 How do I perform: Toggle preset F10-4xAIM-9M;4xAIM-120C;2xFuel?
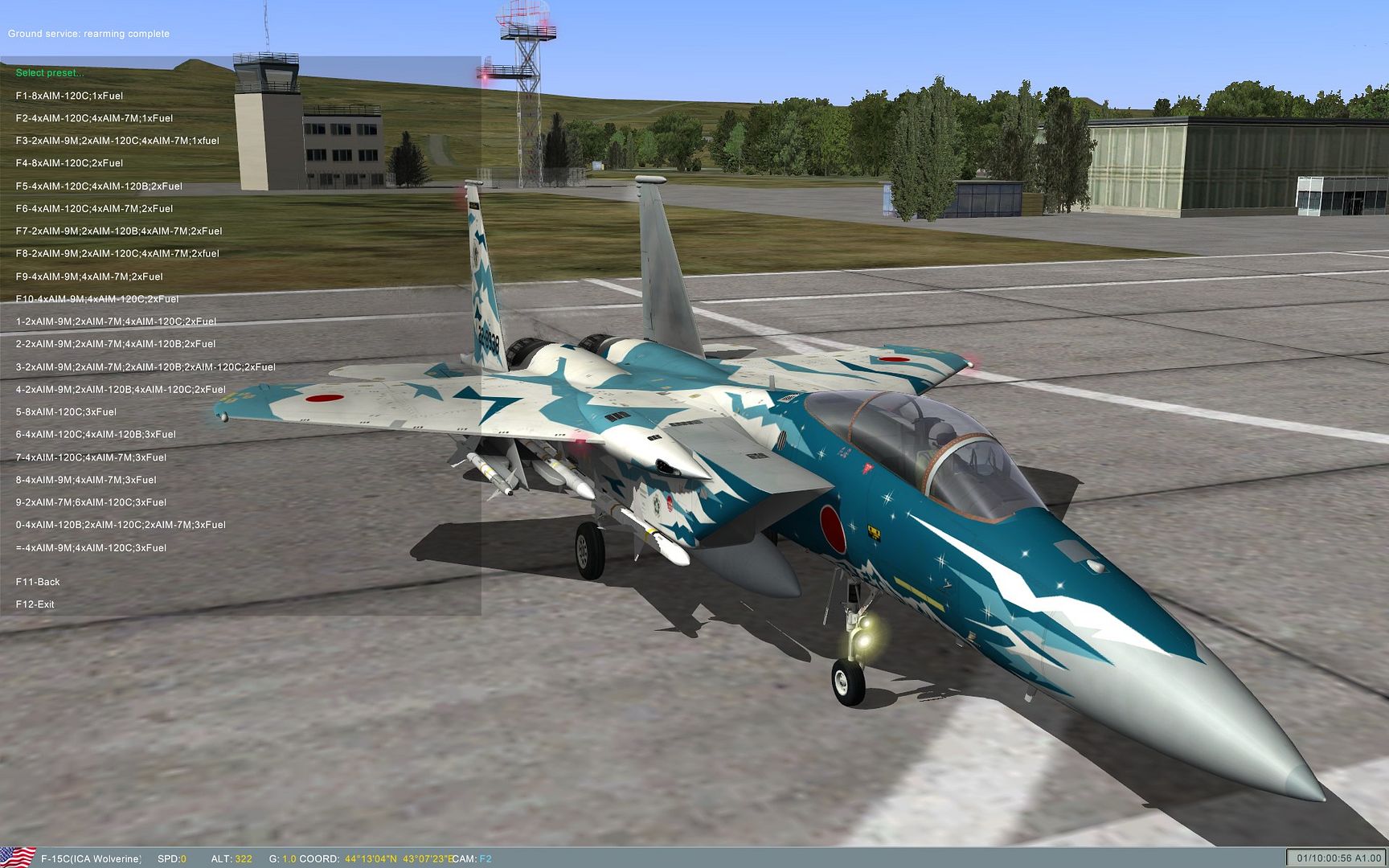99,297
